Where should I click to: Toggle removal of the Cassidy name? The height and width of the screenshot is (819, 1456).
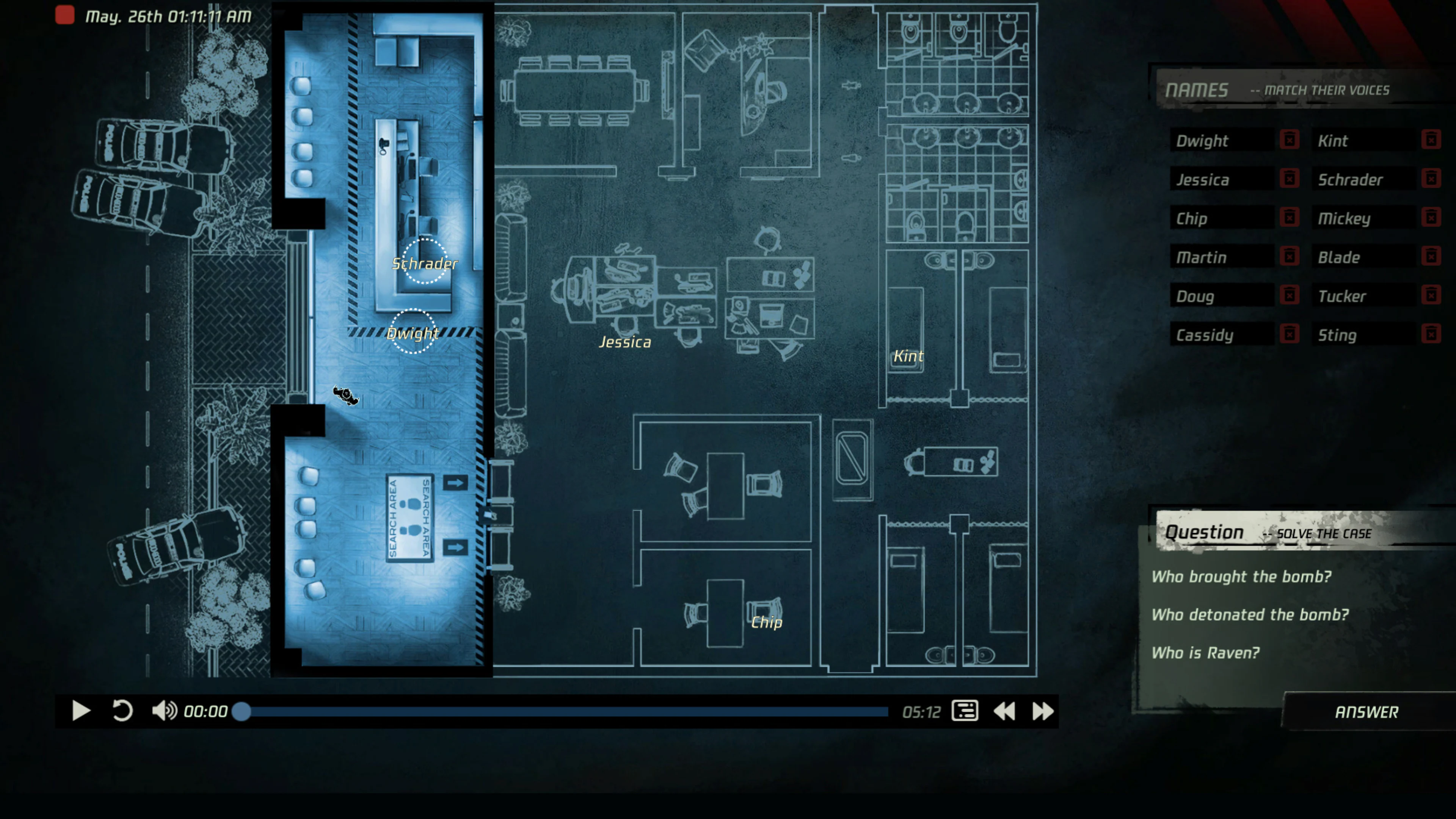click(x=1289, y=334)
